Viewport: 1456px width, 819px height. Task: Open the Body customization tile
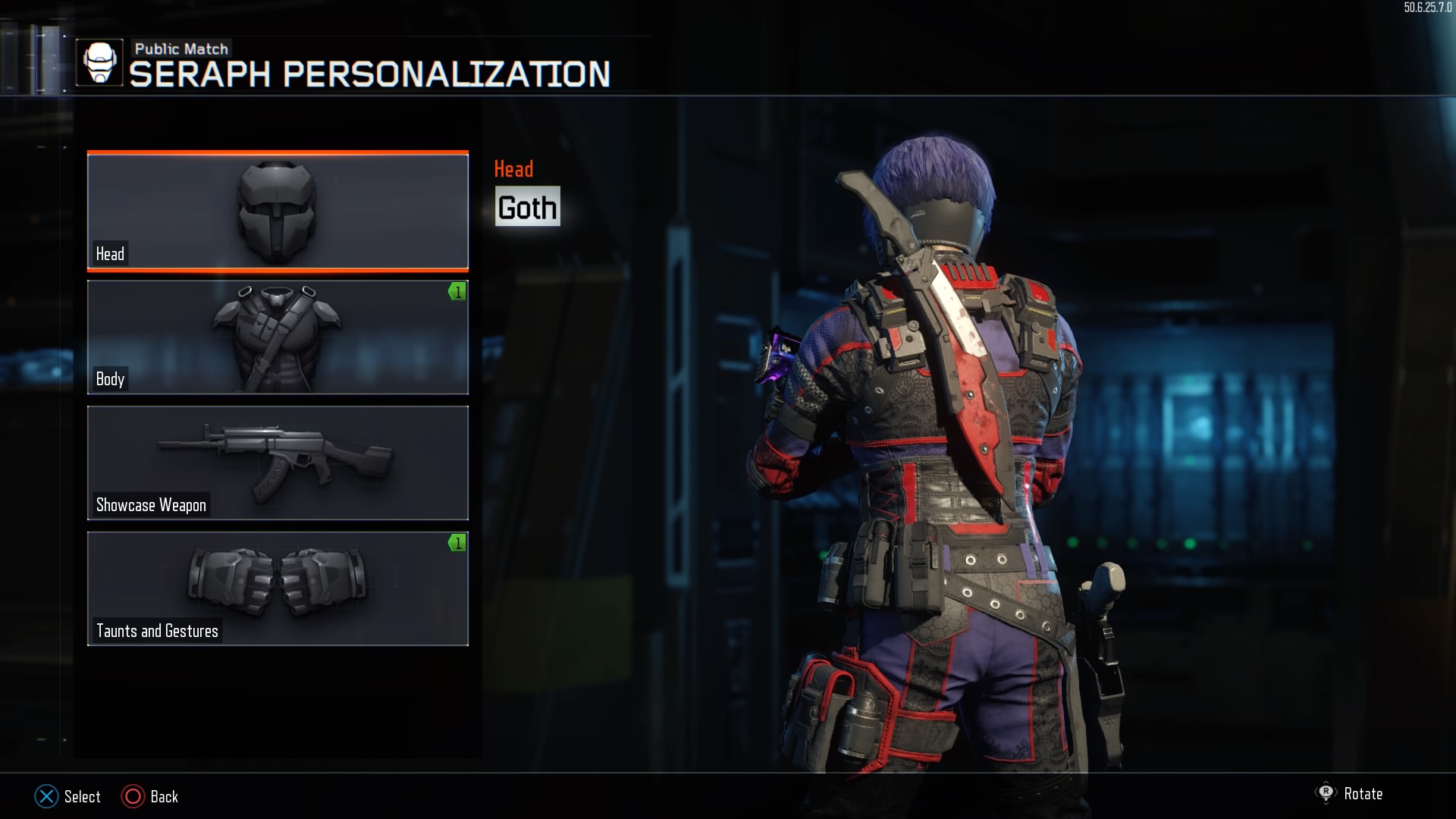[x=278, y=337]
